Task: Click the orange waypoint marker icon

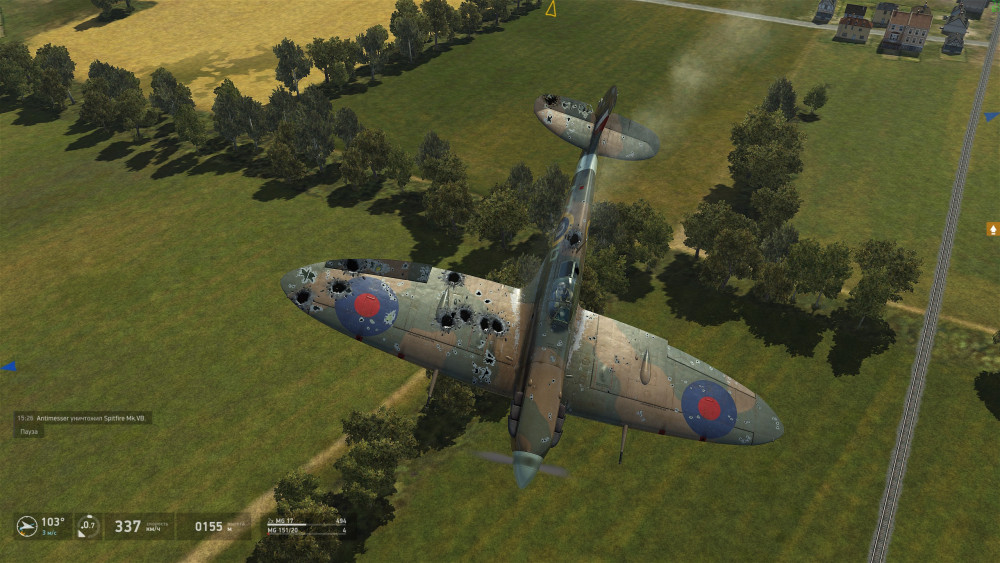Action: 993,229
